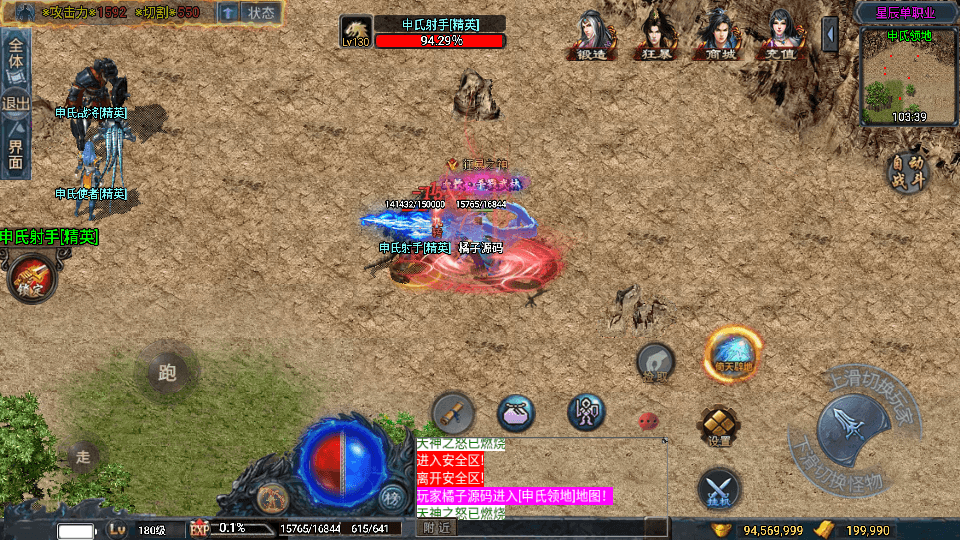Select the 全体 button on left panel

16,50
